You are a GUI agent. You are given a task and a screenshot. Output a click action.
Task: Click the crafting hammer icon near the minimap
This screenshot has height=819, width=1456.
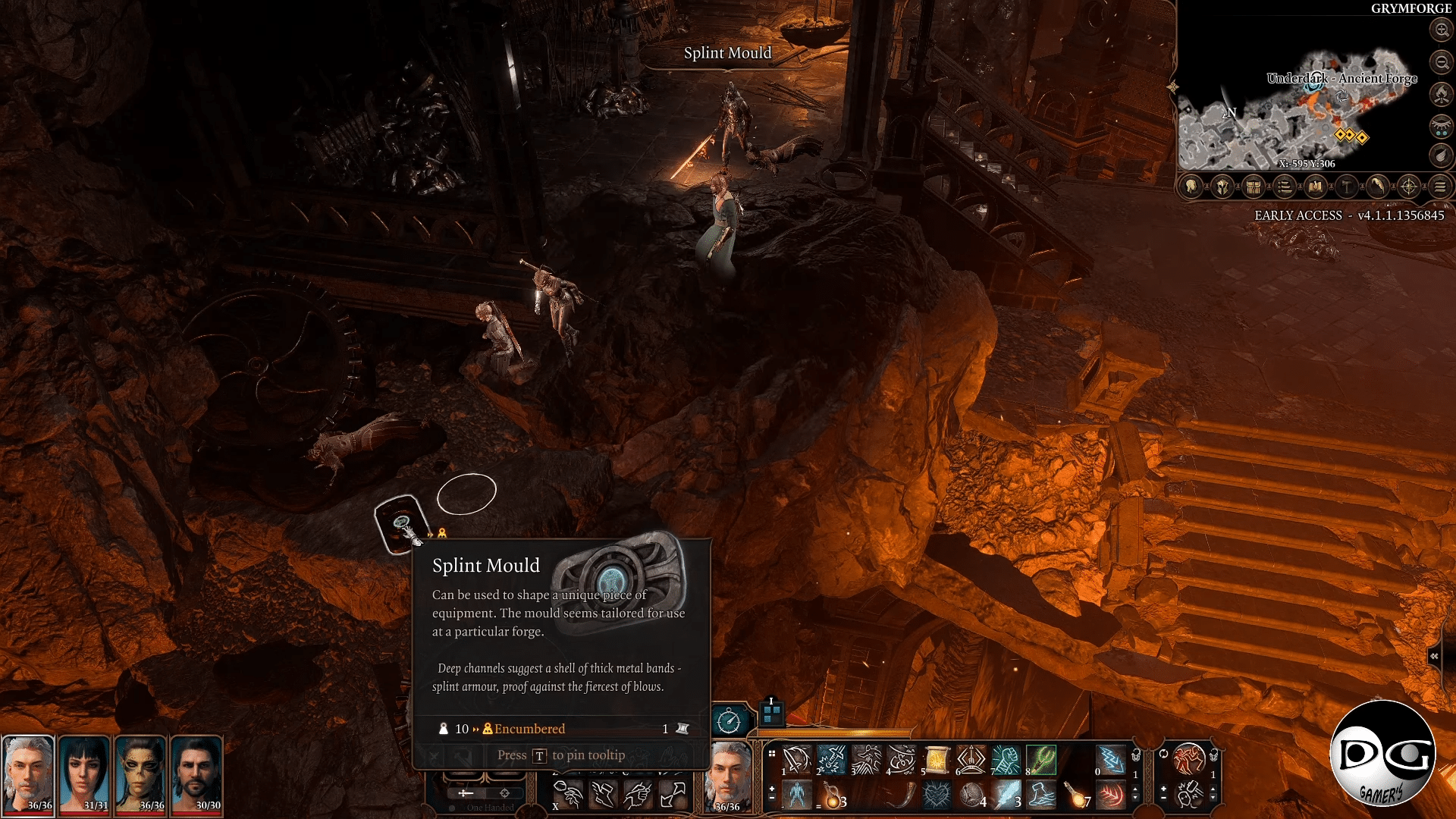[1346, 187]
